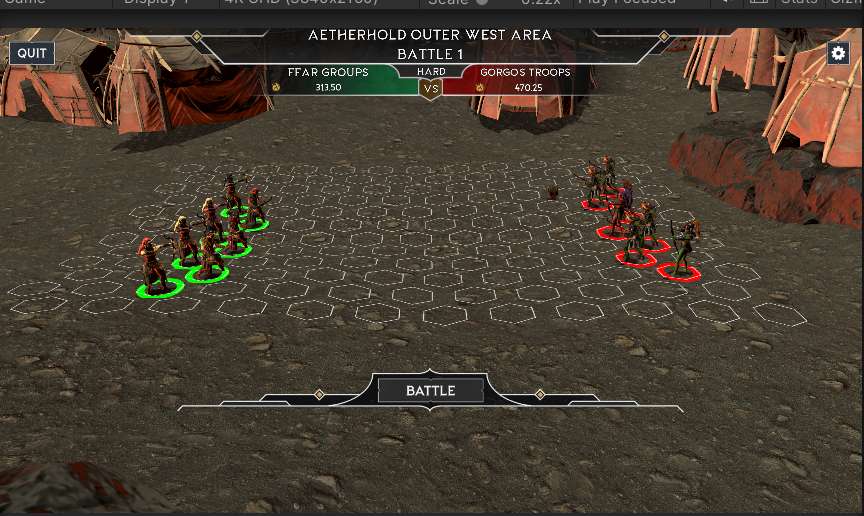The width and height of the screenshot is (864, 516).
Task: Open settings with the gear icon
Action: [x=838, y=53]
